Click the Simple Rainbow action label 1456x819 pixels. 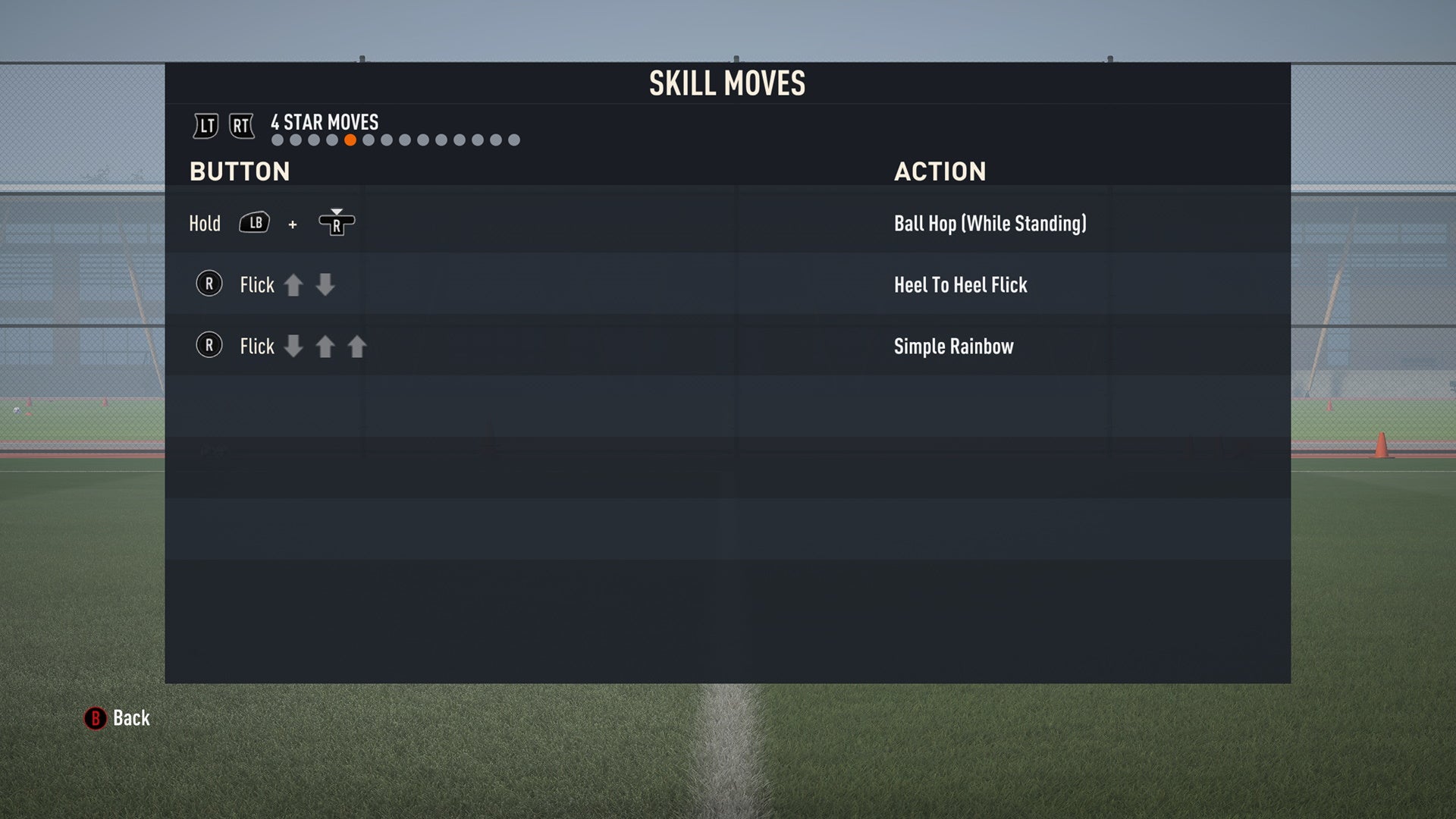pos(953,347)
